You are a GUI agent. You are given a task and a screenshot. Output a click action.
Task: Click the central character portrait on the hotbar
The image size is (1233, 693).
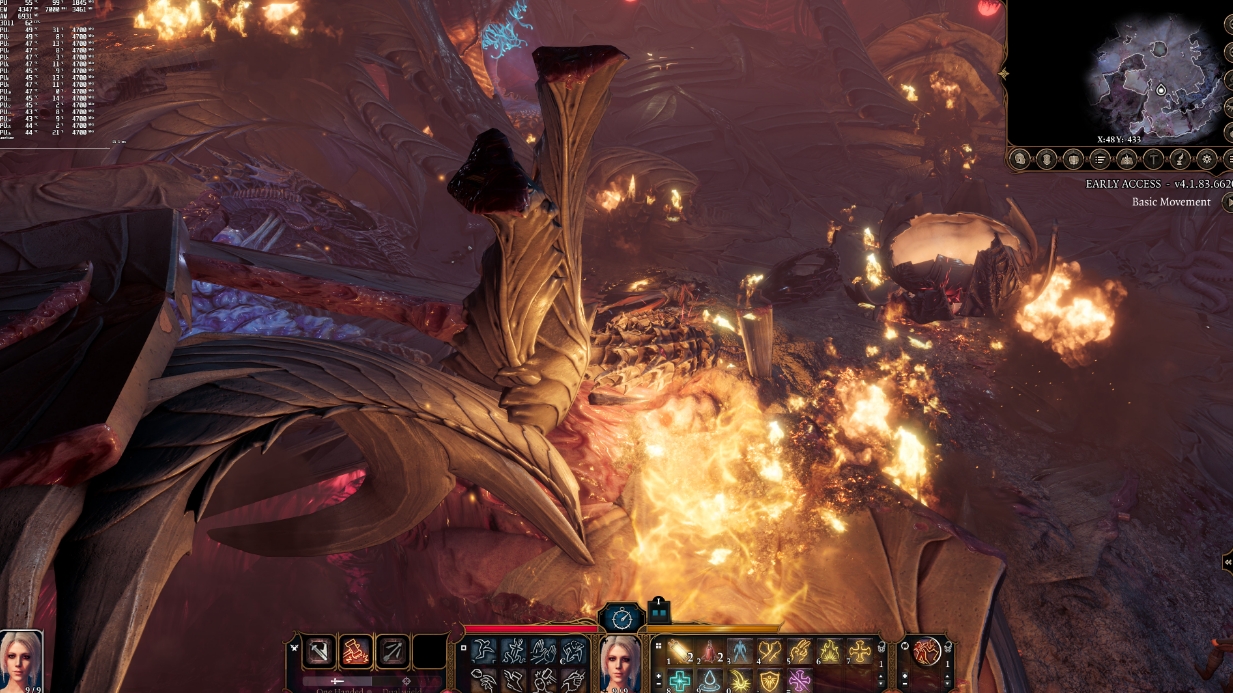620,662
